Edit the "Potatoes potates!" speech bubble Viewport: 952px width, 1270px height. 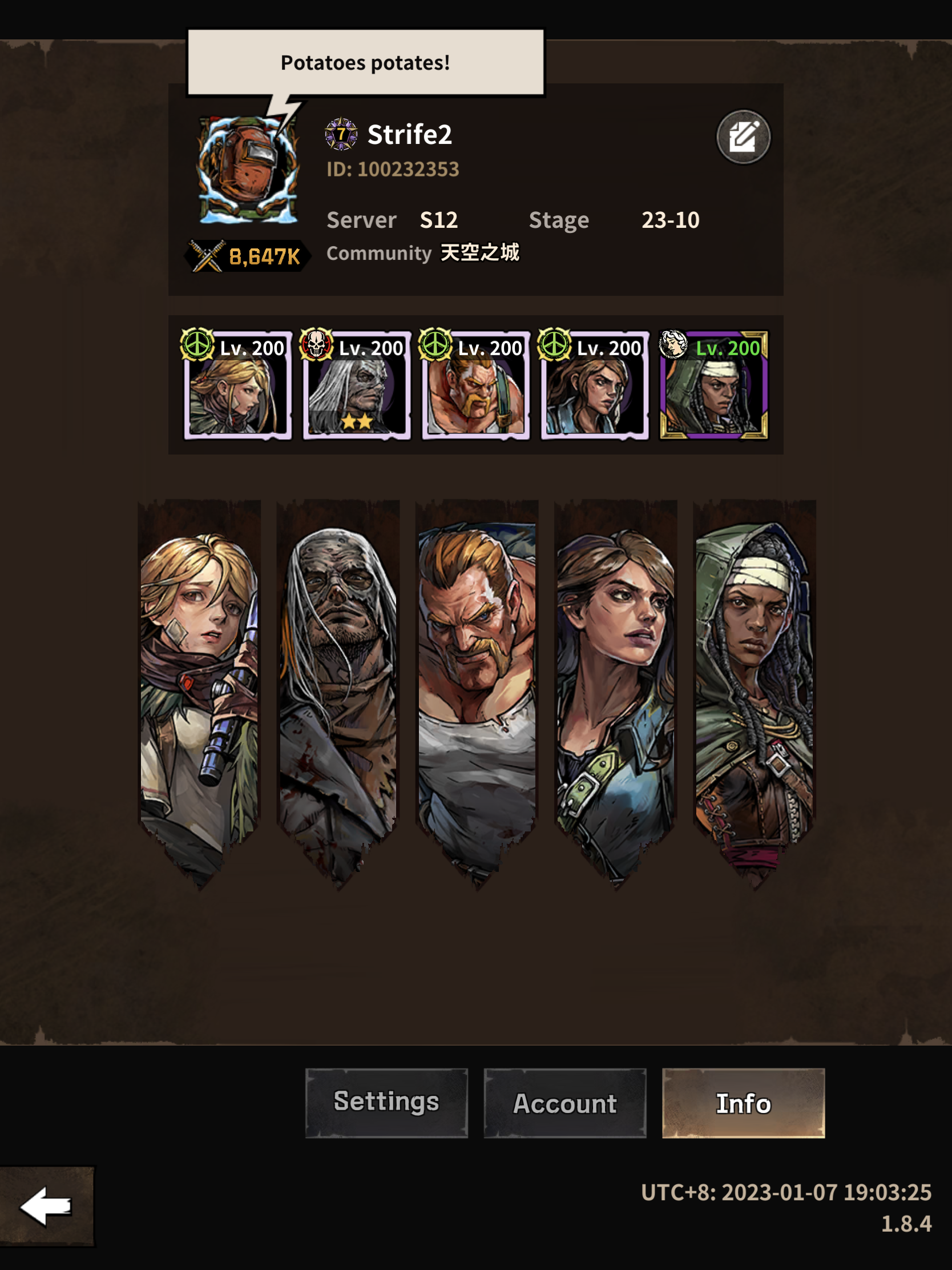[365, 62]
